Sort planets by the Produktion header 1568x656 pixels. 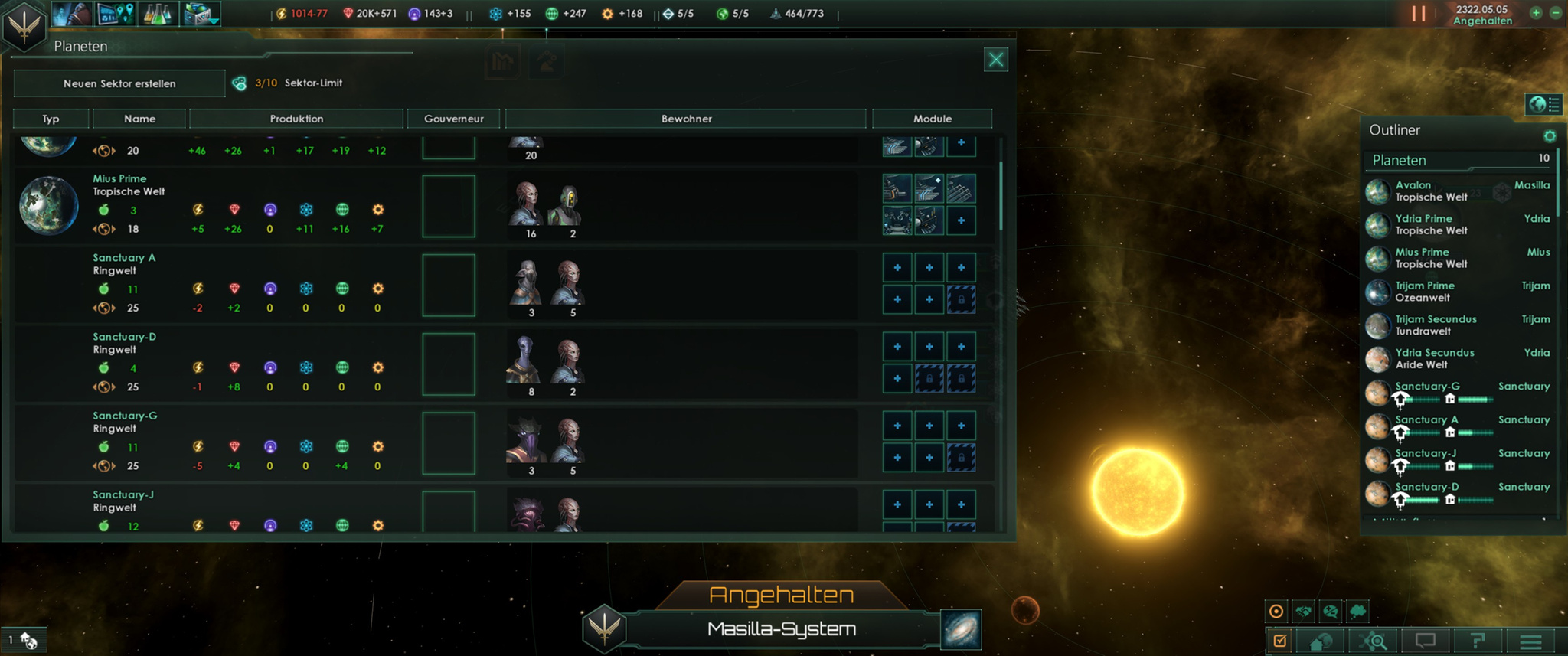click(x=296, y=119)
